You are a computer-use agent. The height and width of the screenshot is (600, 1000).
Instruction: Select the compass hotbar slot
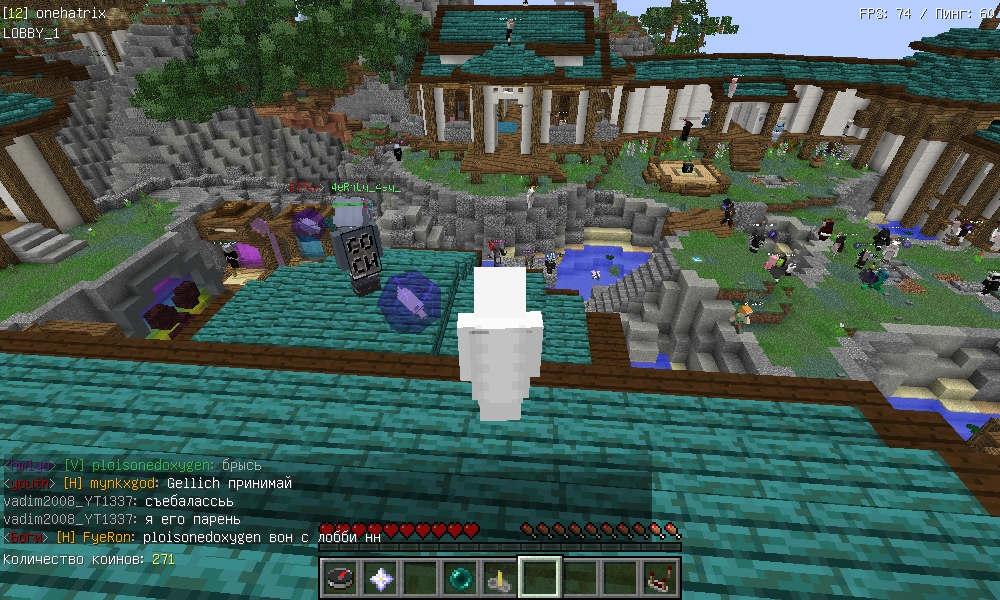click(341, 577)
